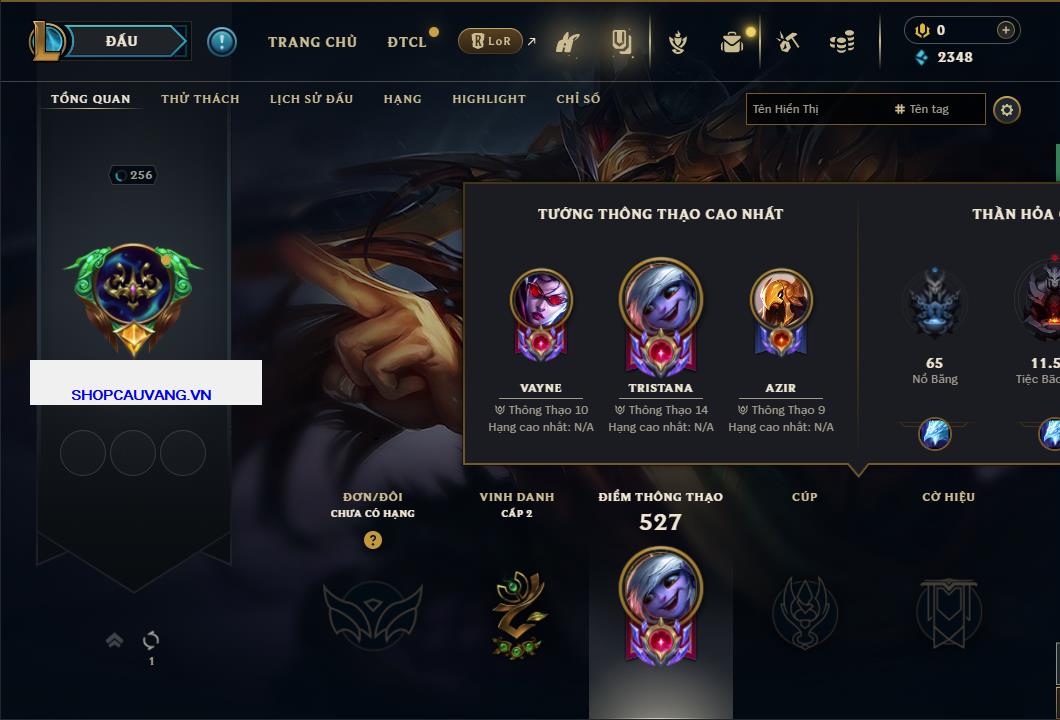Switch to the THỬ THÁCH tab
The image size is (1060, 720).
200,99
